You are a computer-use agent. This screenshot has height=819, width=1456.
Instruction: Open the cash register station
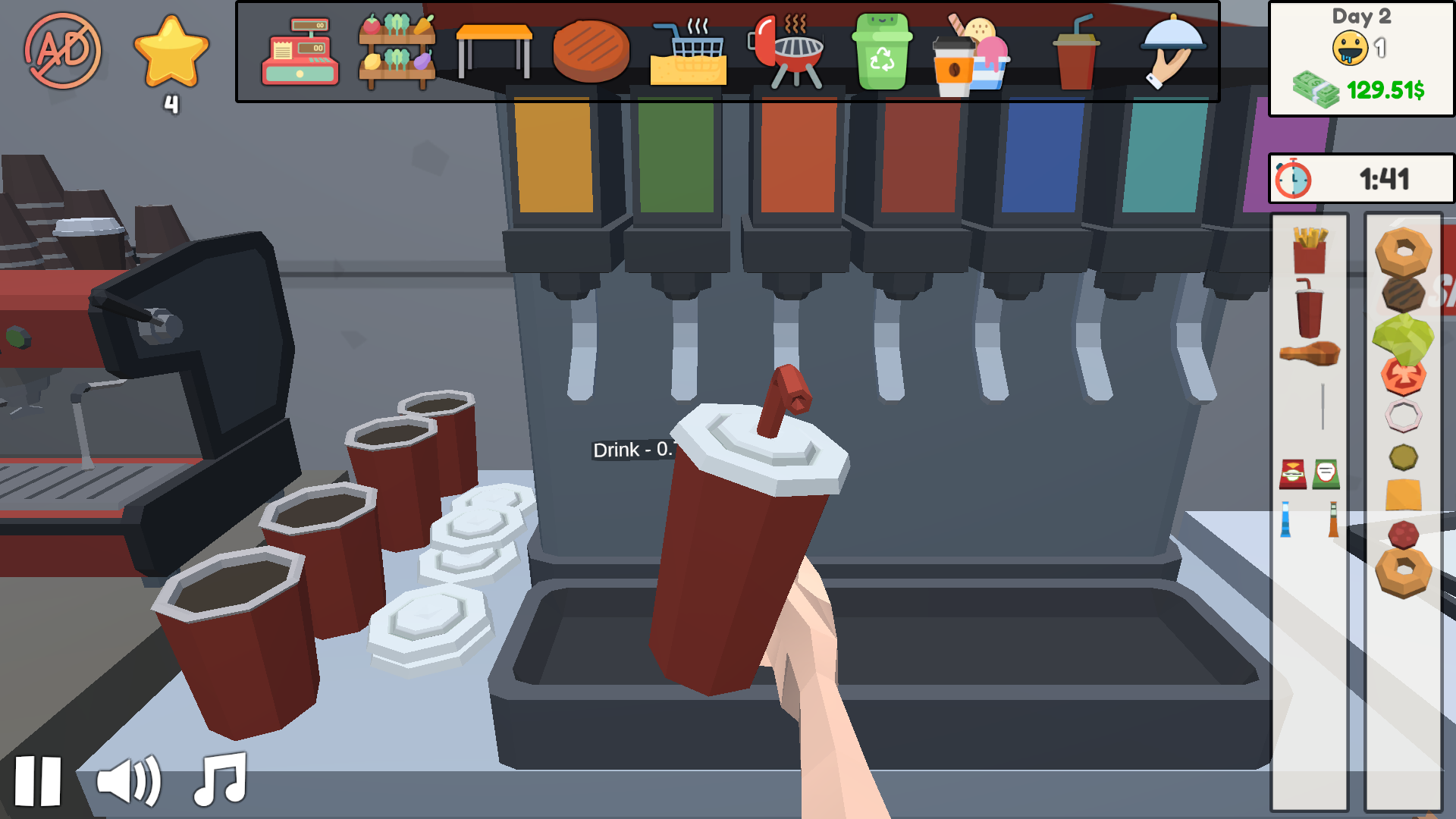tap(300, 53)
